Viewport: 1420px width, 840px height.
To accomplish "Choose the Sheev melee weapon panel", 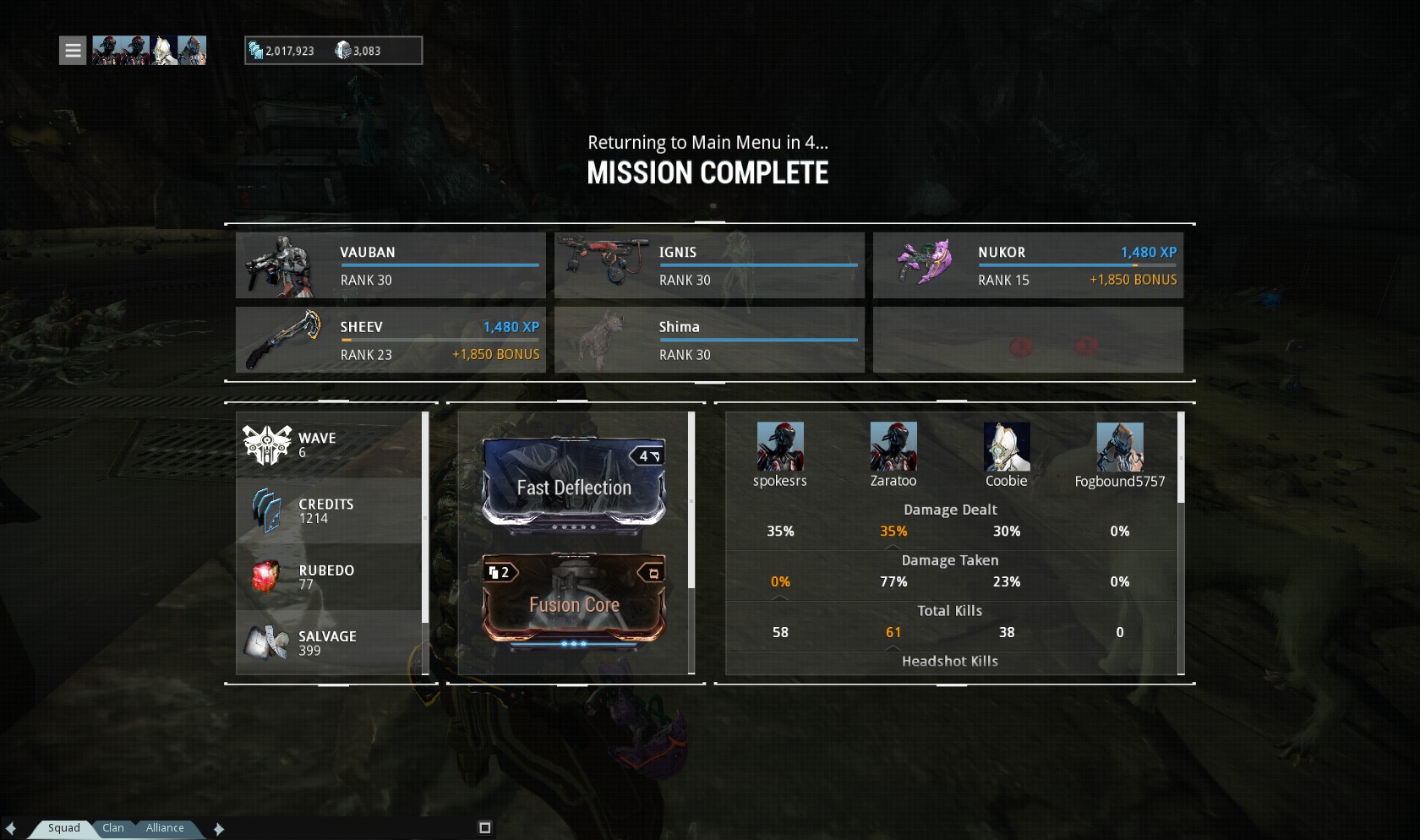I will (390, 340).
